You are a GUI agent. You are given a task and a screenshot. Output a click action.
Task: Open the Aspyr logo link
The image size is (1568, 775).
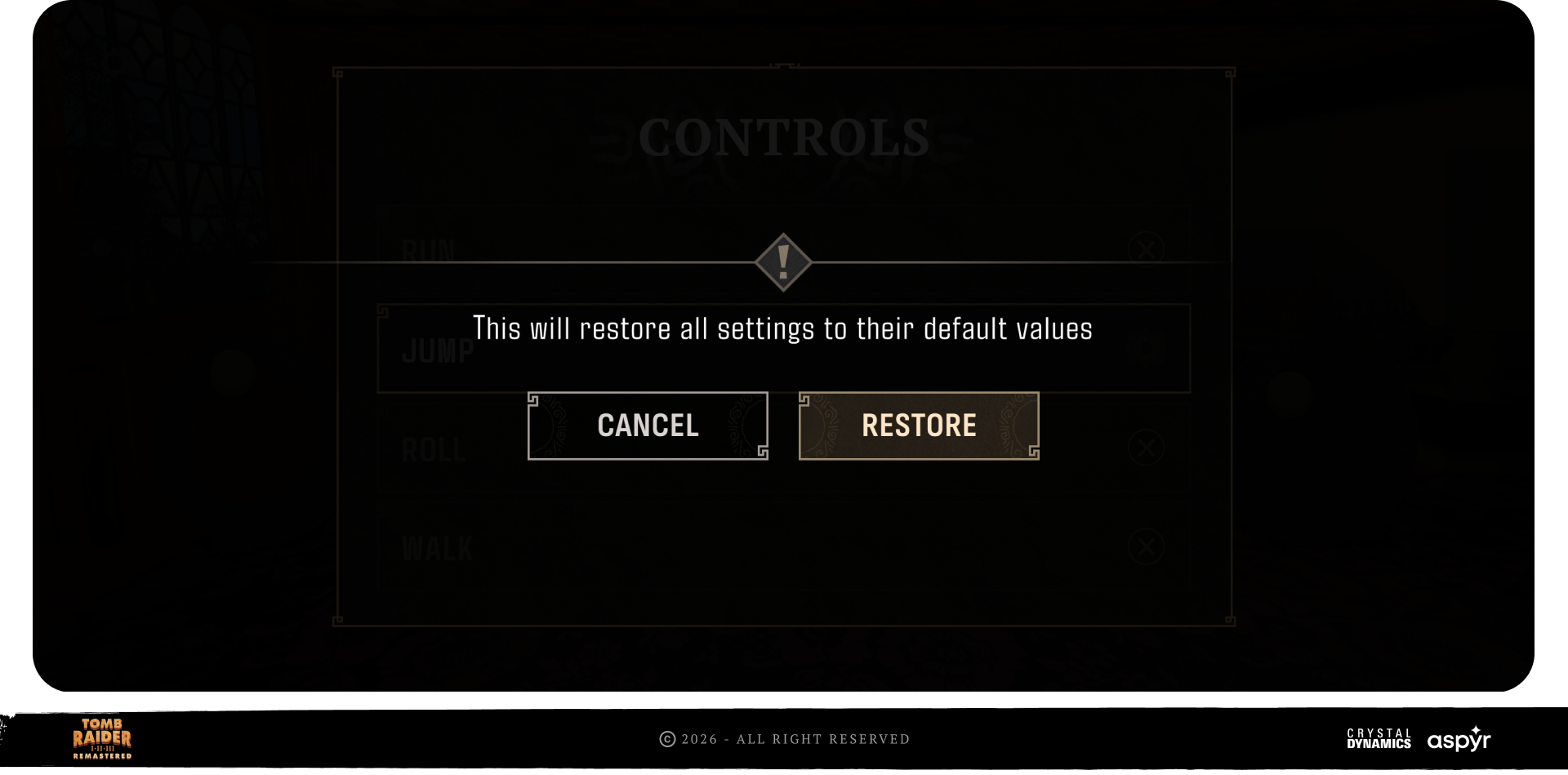click(x=1459, y=739)
